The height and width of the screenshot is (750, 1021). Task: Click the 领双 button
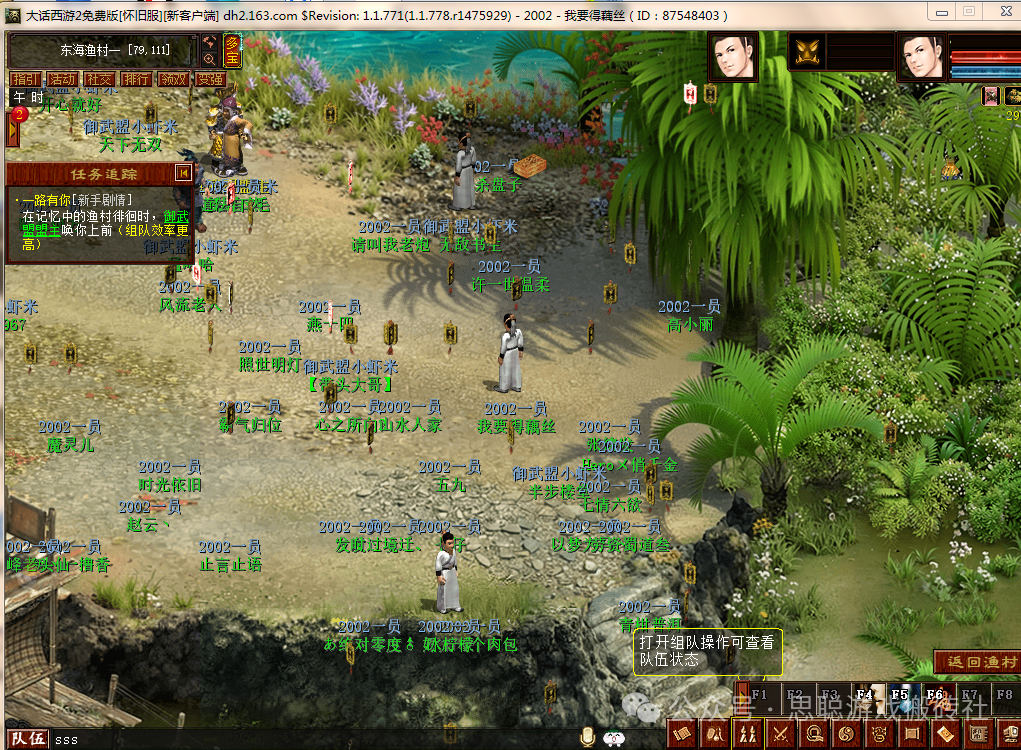(172, 79)
